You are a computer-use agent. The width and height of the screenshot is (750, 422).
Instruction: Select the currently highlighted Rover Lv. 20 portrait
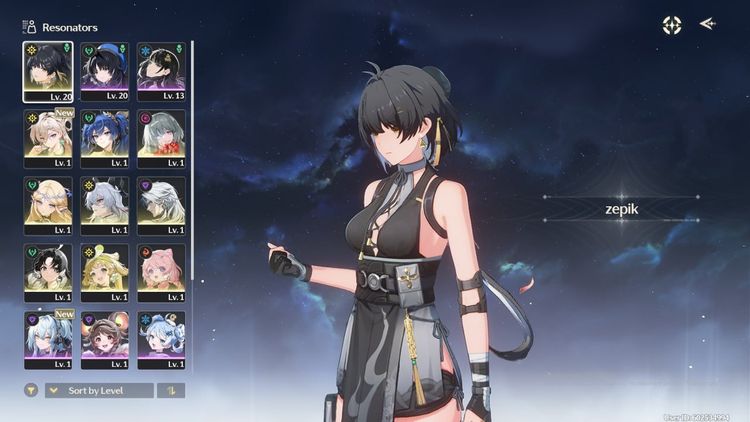pos(48,71)
